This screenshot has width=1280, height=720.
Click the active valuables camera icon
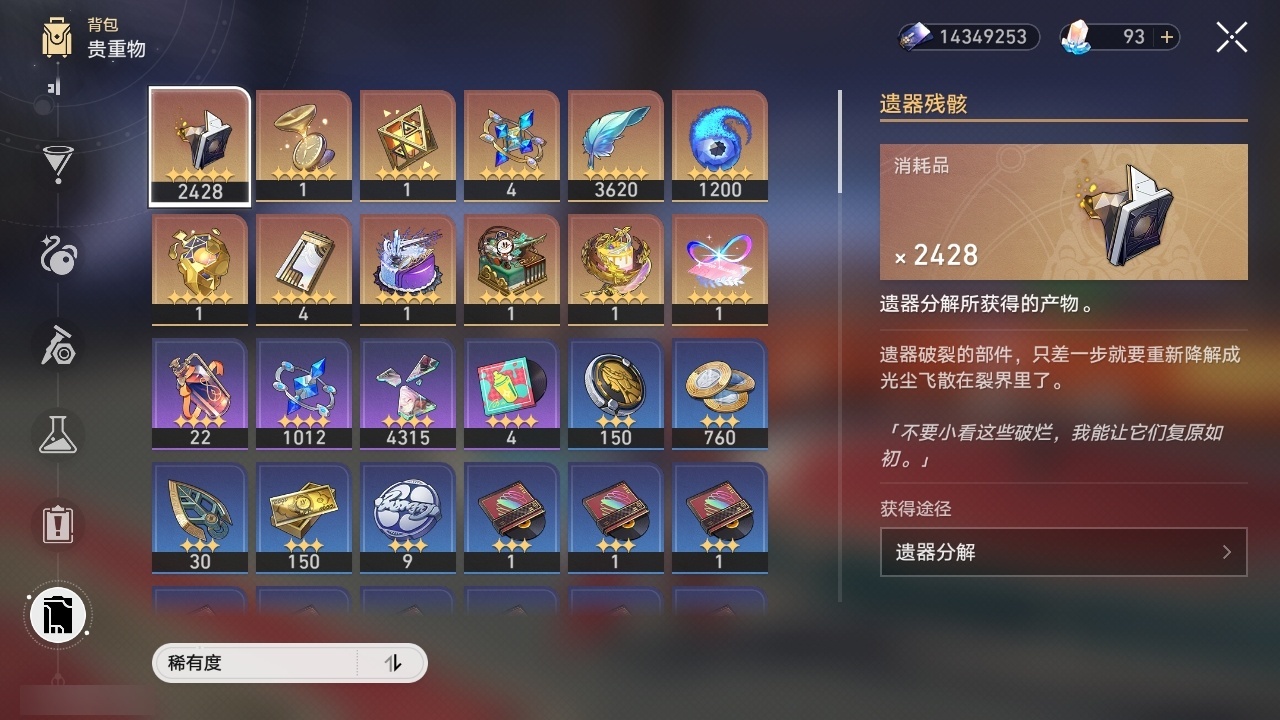[57, 615]
